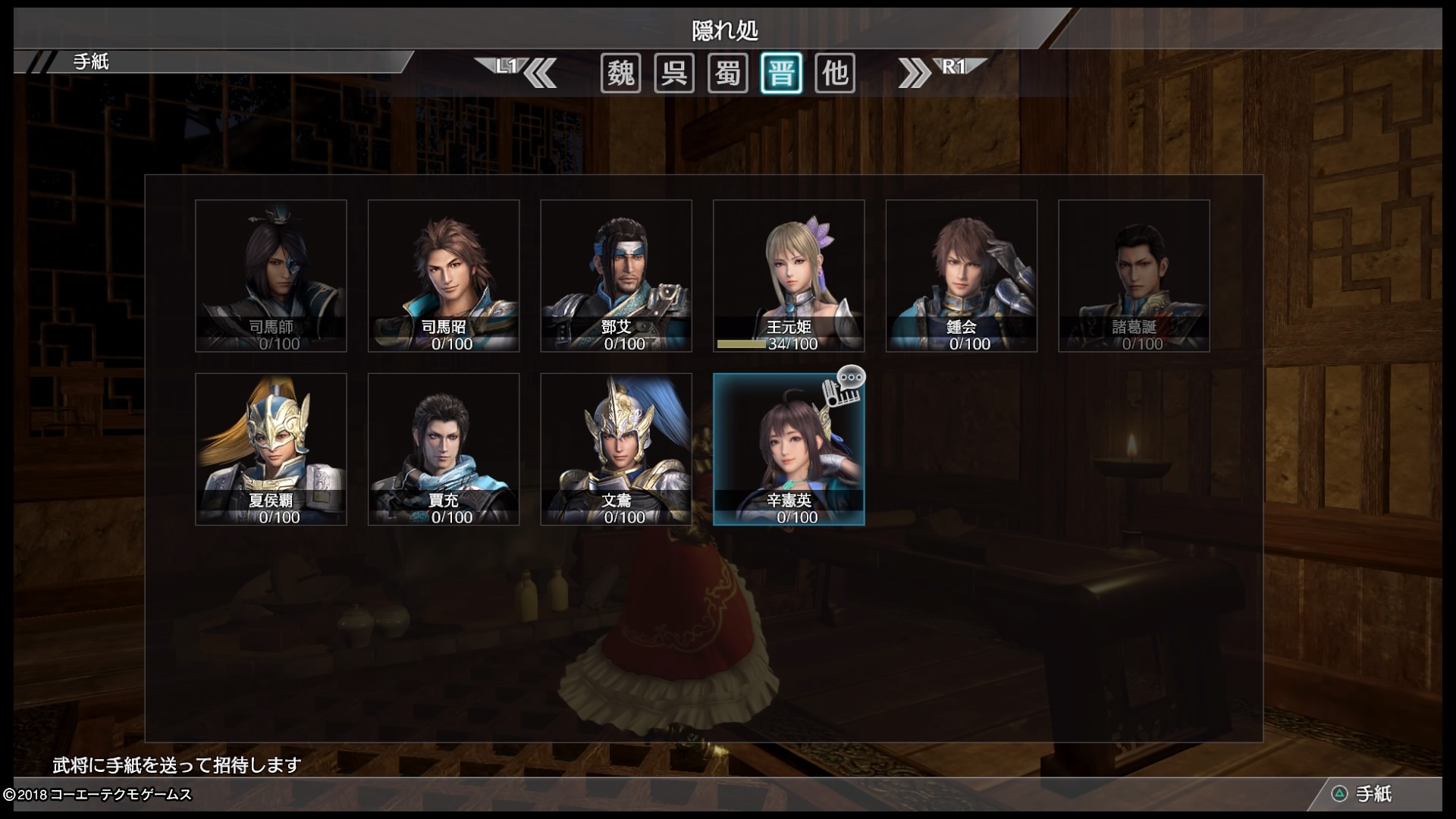This screenshot has width=1456, height=819.
Task: Open the 呉 faction tab
Action: [x=674, y=74]
